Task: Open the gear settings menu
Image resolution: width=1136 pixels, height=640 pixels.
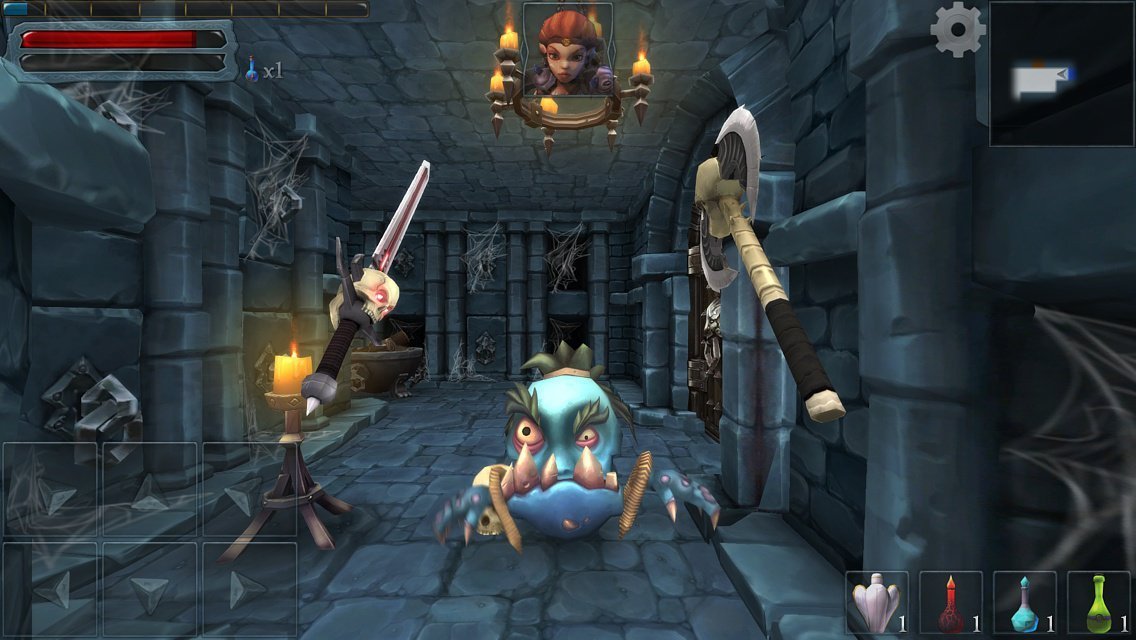Action: [957, 30]
